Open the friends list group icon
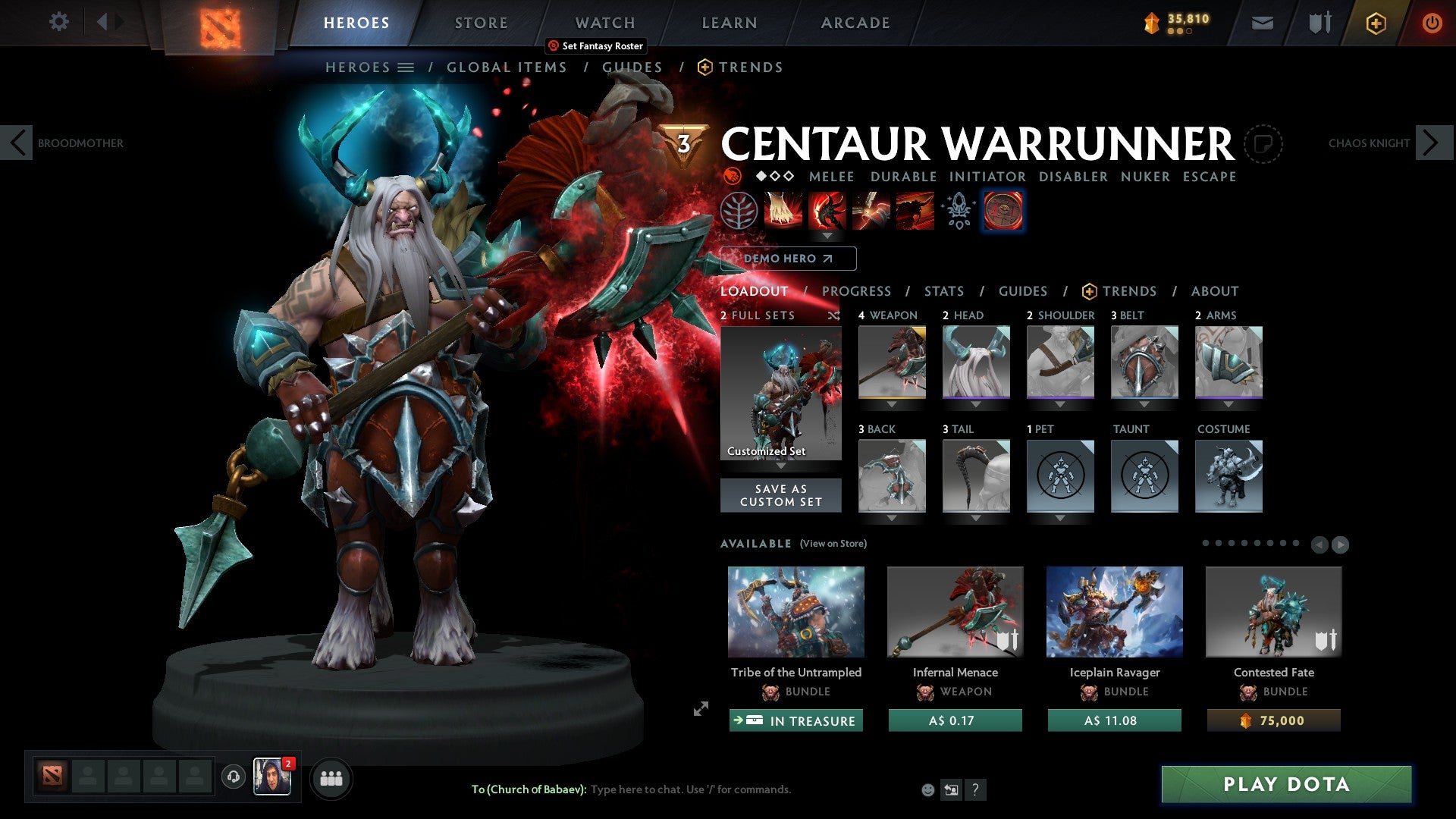This screenshot has height=819, width=1456. (331, 778)
